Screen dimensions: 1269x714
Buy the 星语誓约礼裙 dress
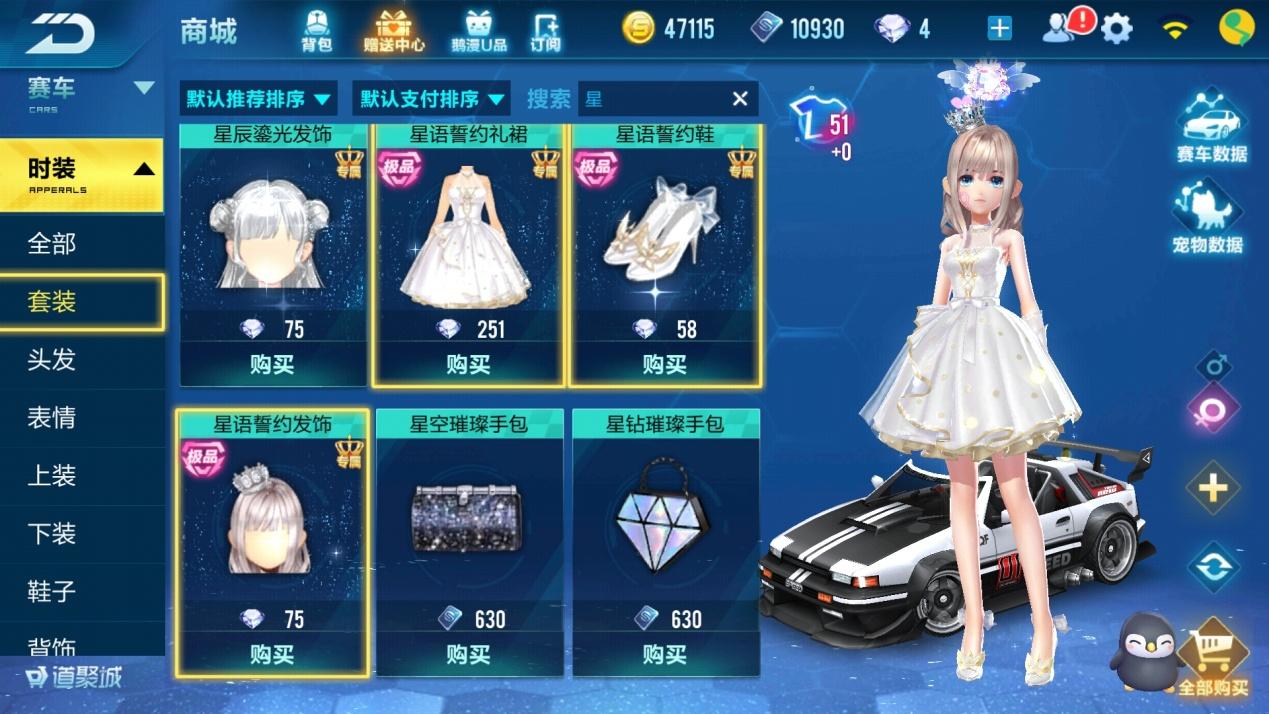point(468,364)
